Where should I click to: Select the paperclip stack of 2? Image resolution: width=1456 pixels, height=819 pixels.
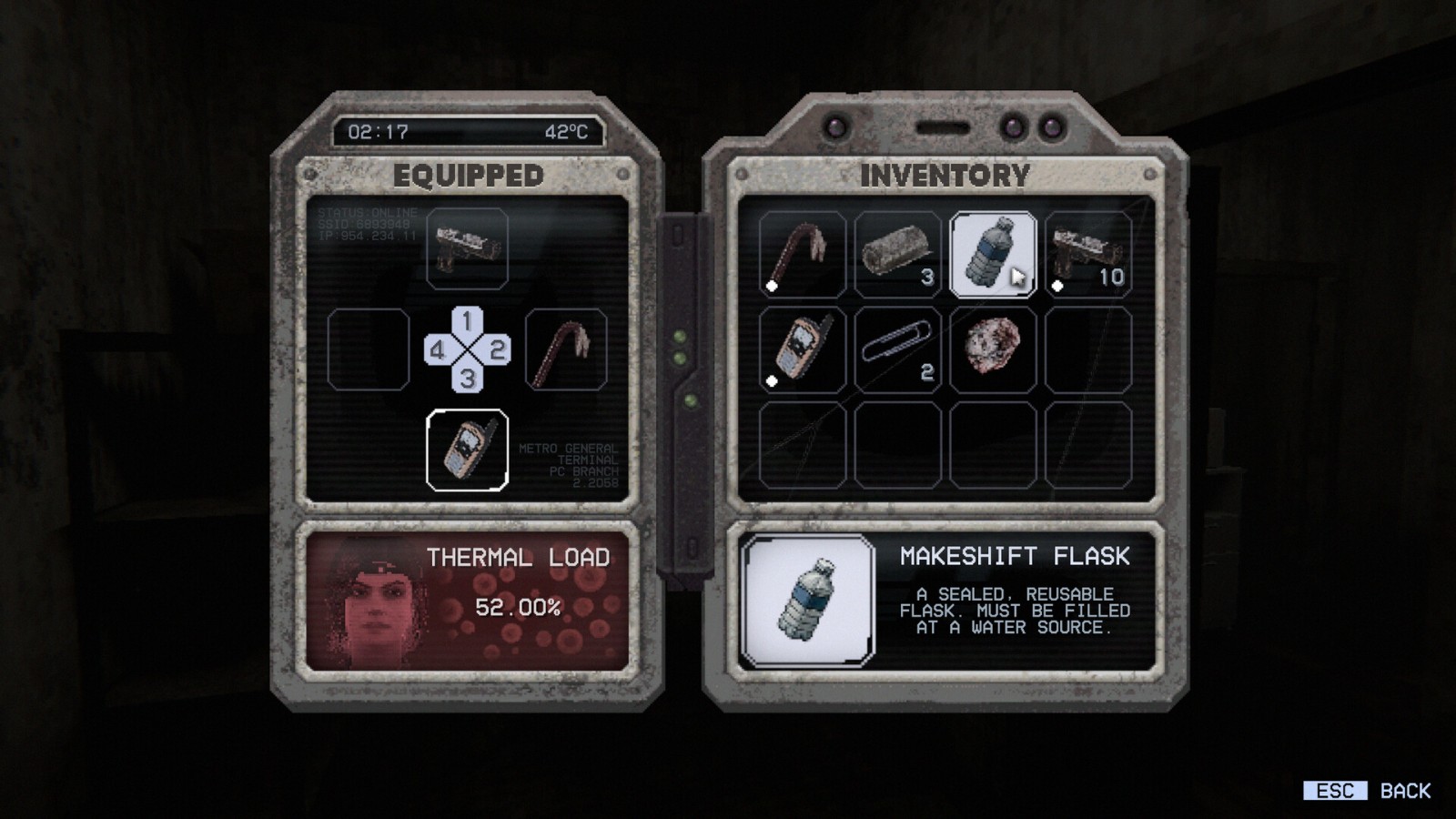point(897,350)
